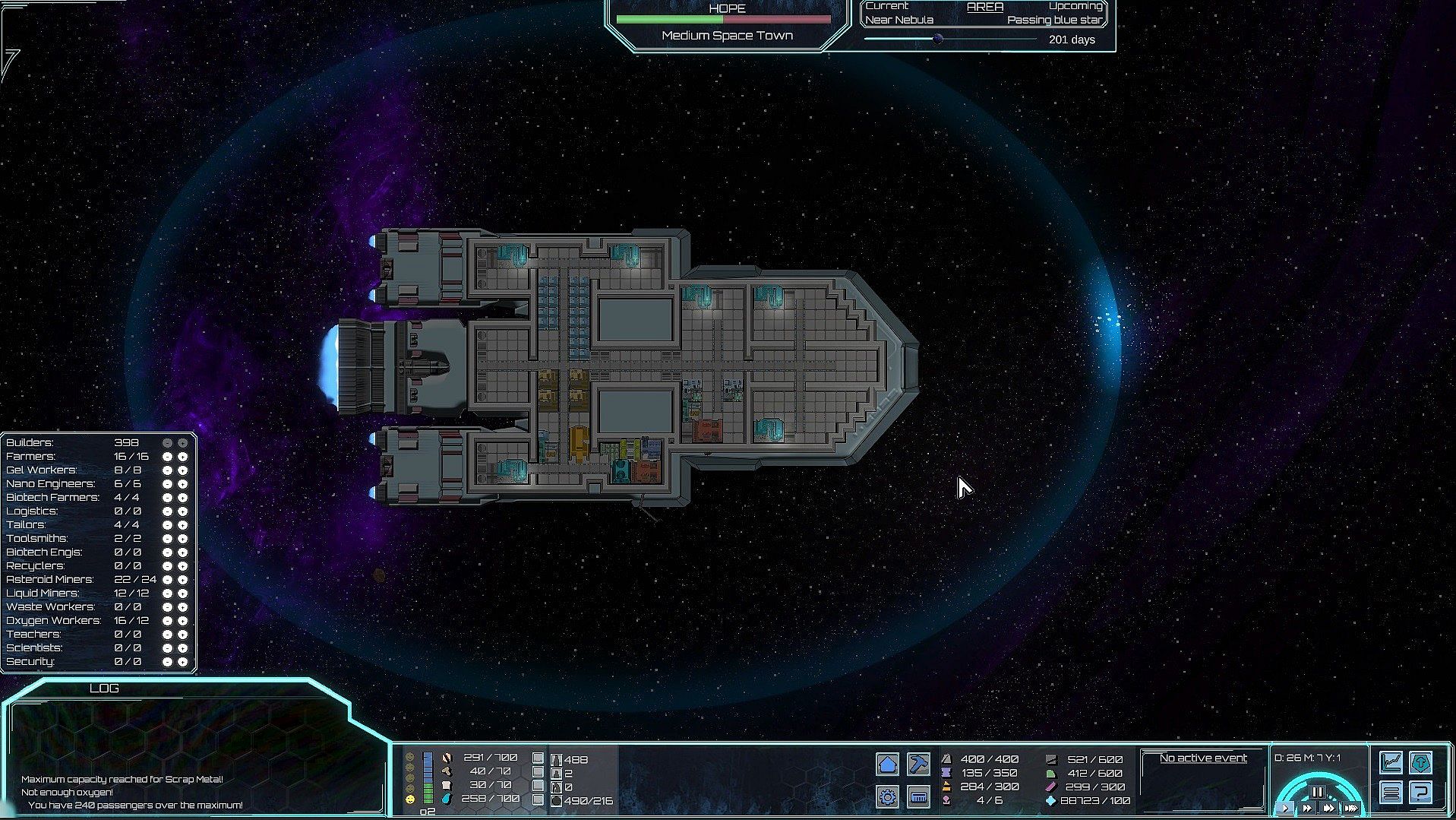Screen dimensions: 1456x820
Task: Open the upgrade arrow panel
Action: pyautogui.click(x=1421, y=761)
